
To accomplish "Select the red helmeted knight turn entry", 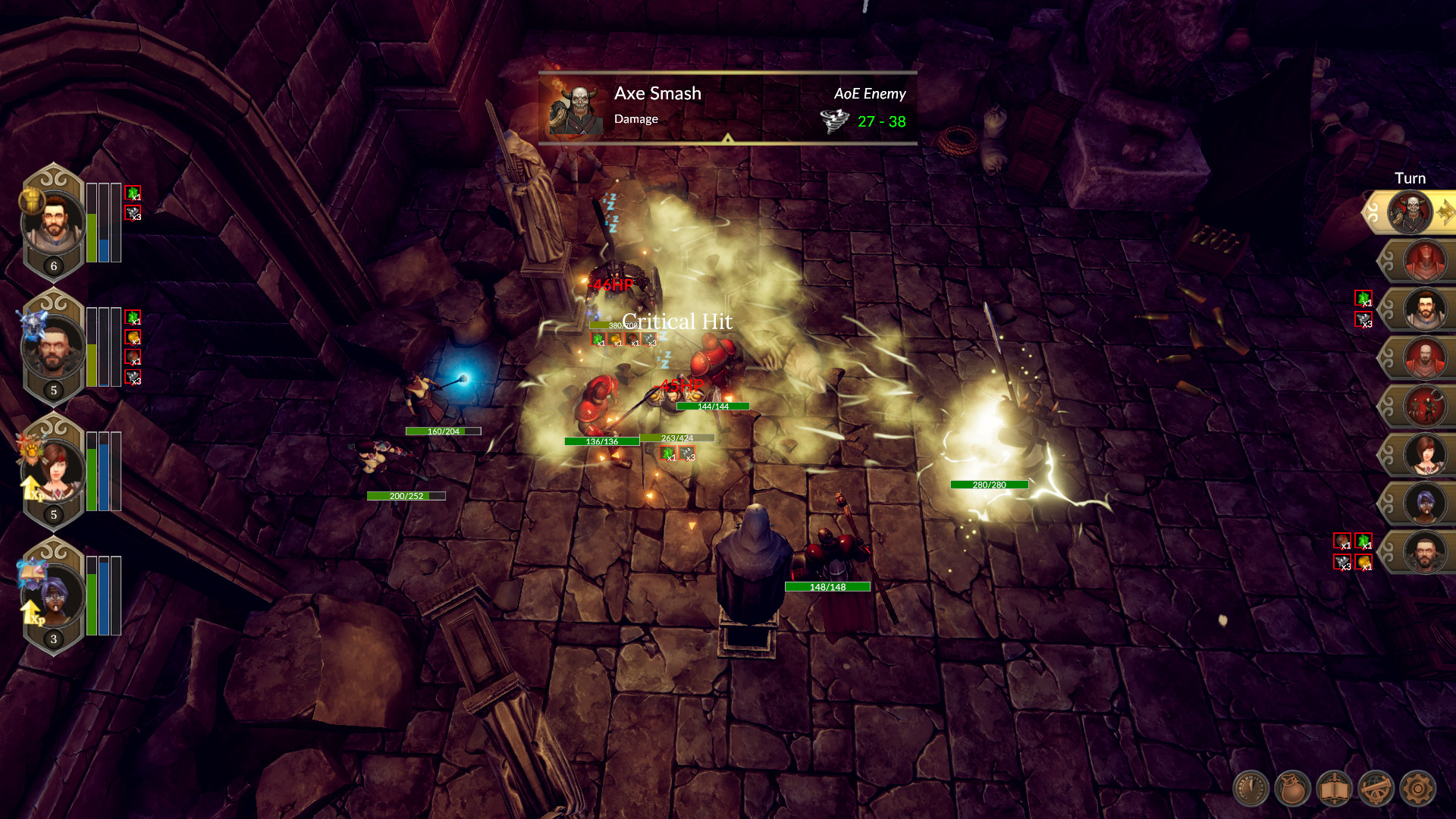I will tap(1425, 261).
